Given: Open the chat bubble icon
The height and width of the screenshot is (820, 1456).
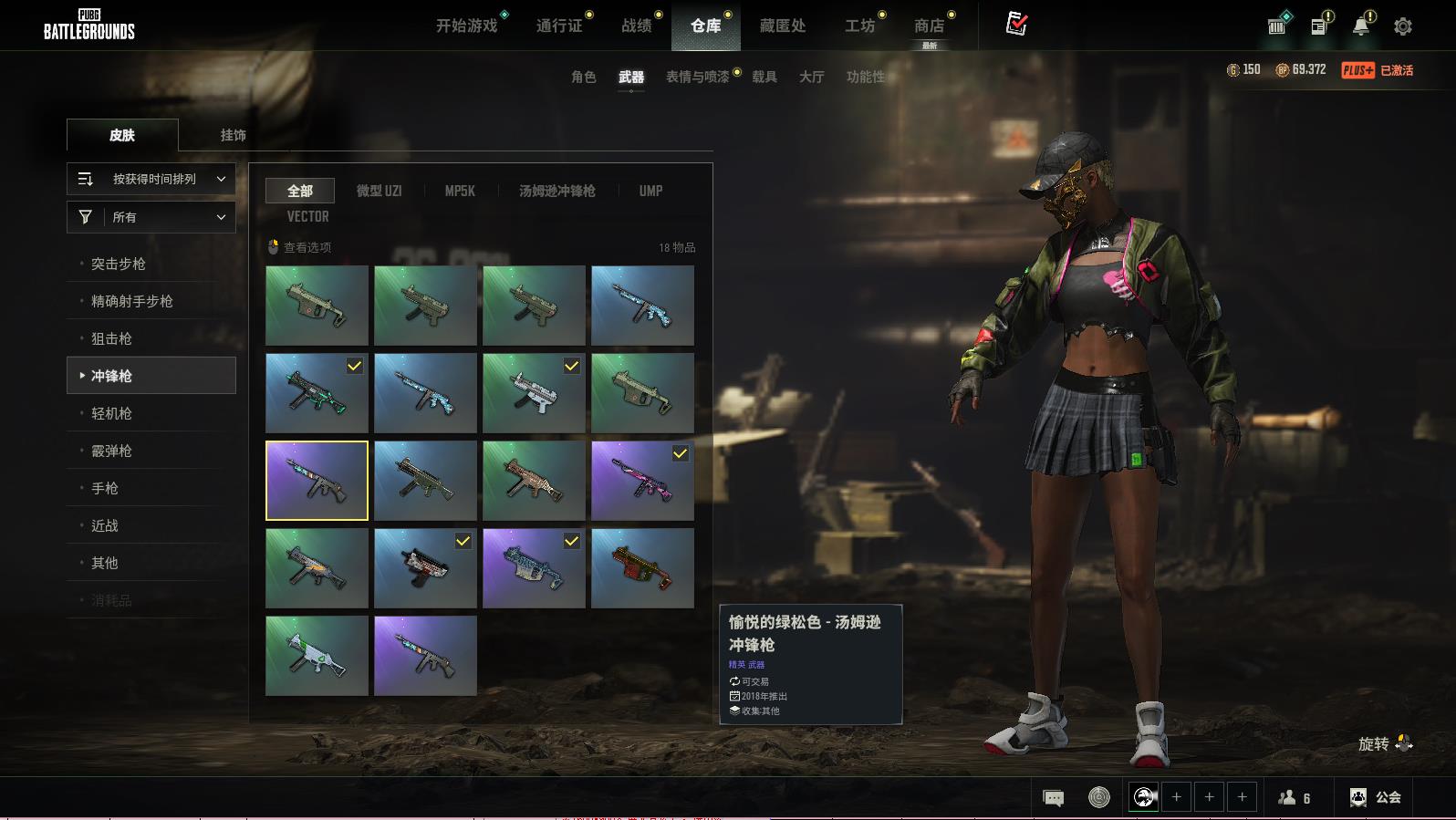Looking at the screenshot, I should click(x=1053, y=798).
